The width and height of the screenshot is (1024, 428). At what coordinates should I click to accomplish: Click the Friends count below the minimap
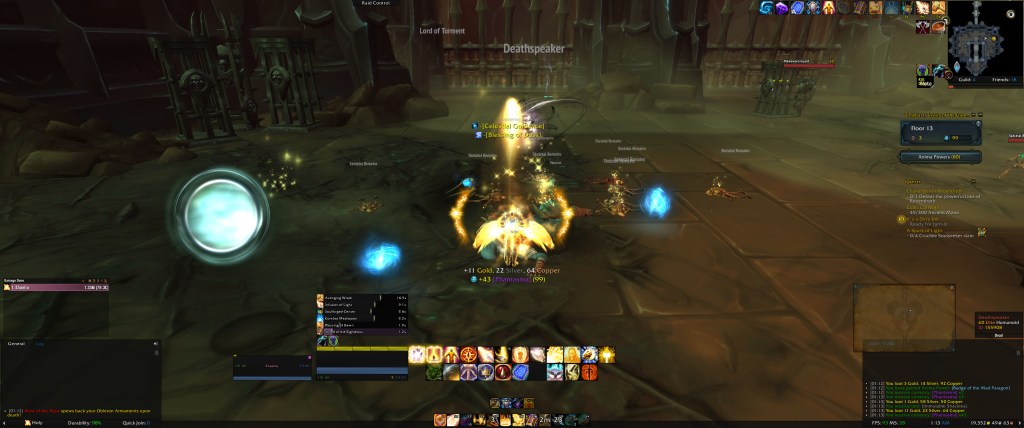tap(1000, 78)
